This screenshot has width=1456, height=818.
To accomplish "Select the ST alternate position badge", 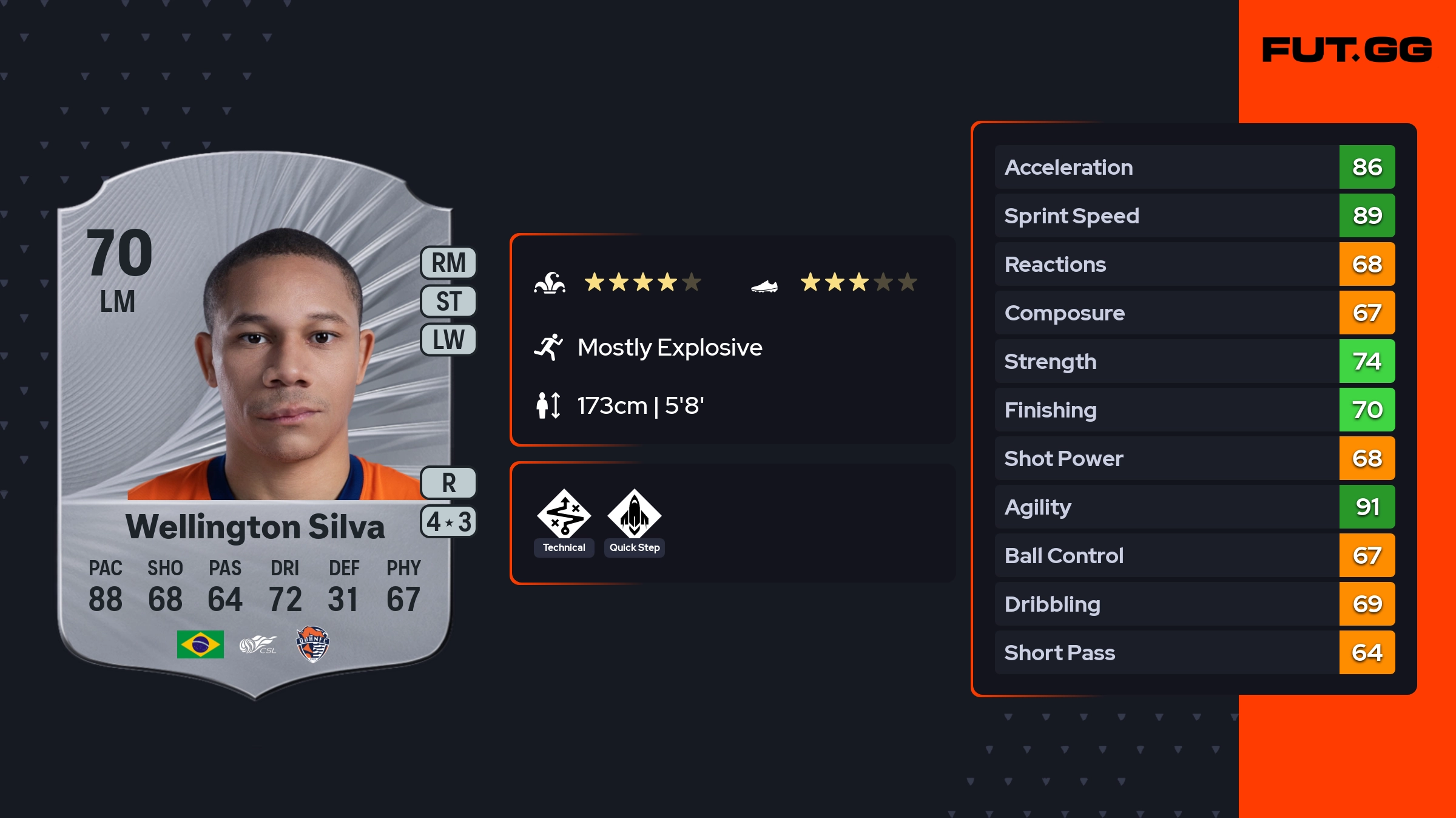I will click(x=448, y=301).
